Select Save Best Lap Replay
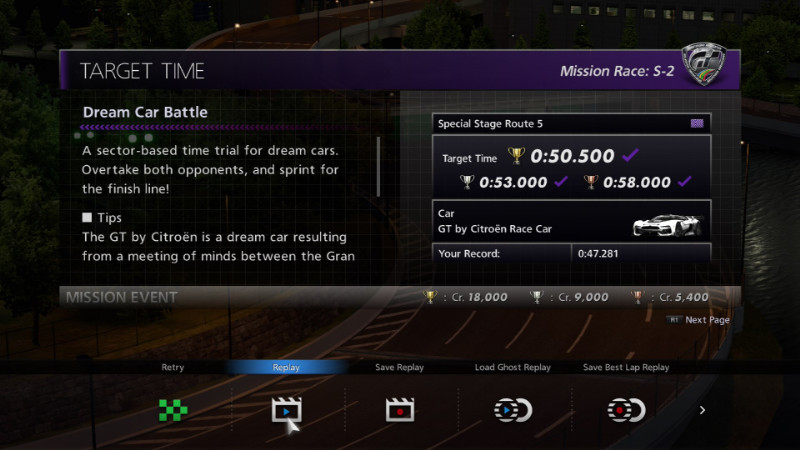 tap(627, 409)
